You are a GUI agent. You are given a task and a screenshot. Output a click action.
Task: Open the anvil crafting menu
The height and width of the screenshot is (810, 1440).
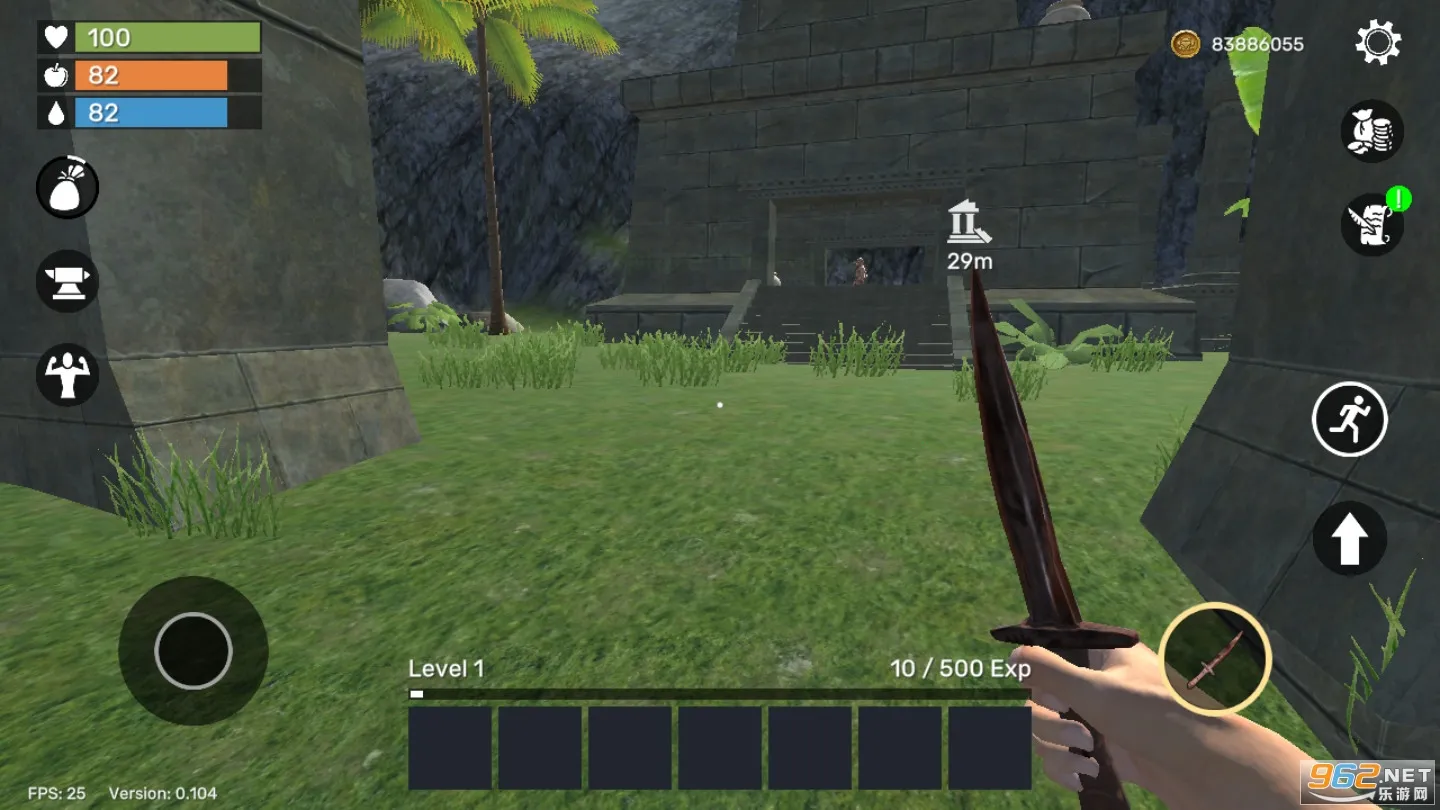pyautogui.click(x=68, y=281)
